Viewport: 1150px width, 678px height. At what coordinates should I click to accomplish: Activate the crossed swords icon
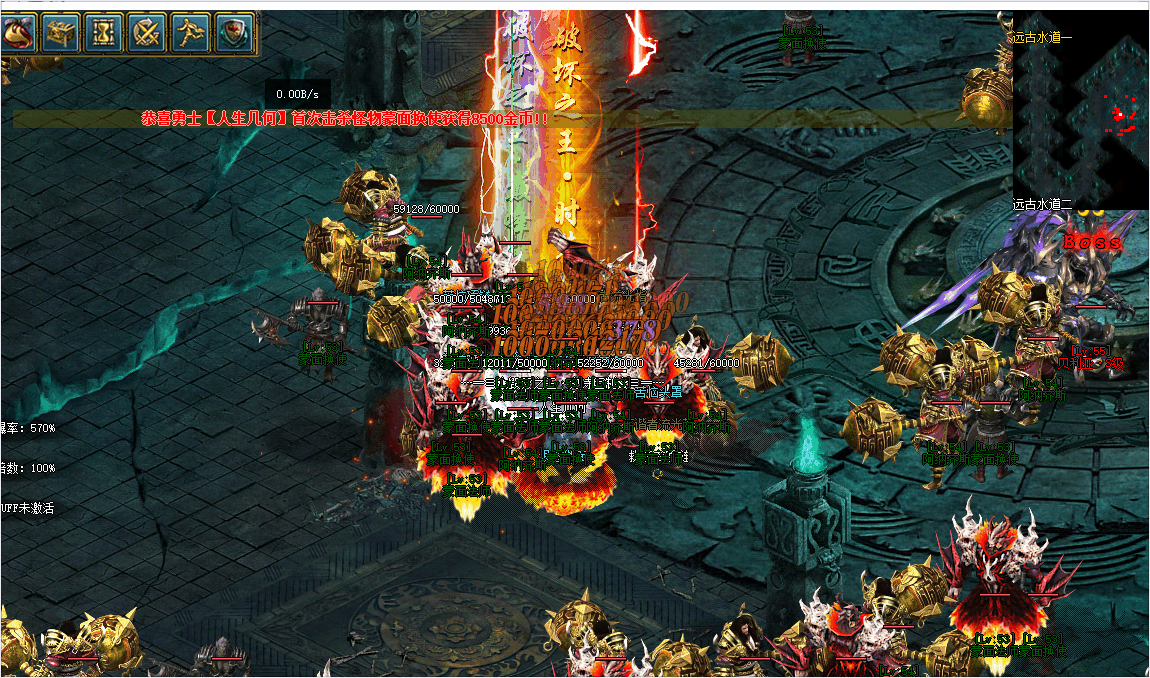[x=149, y=34]
